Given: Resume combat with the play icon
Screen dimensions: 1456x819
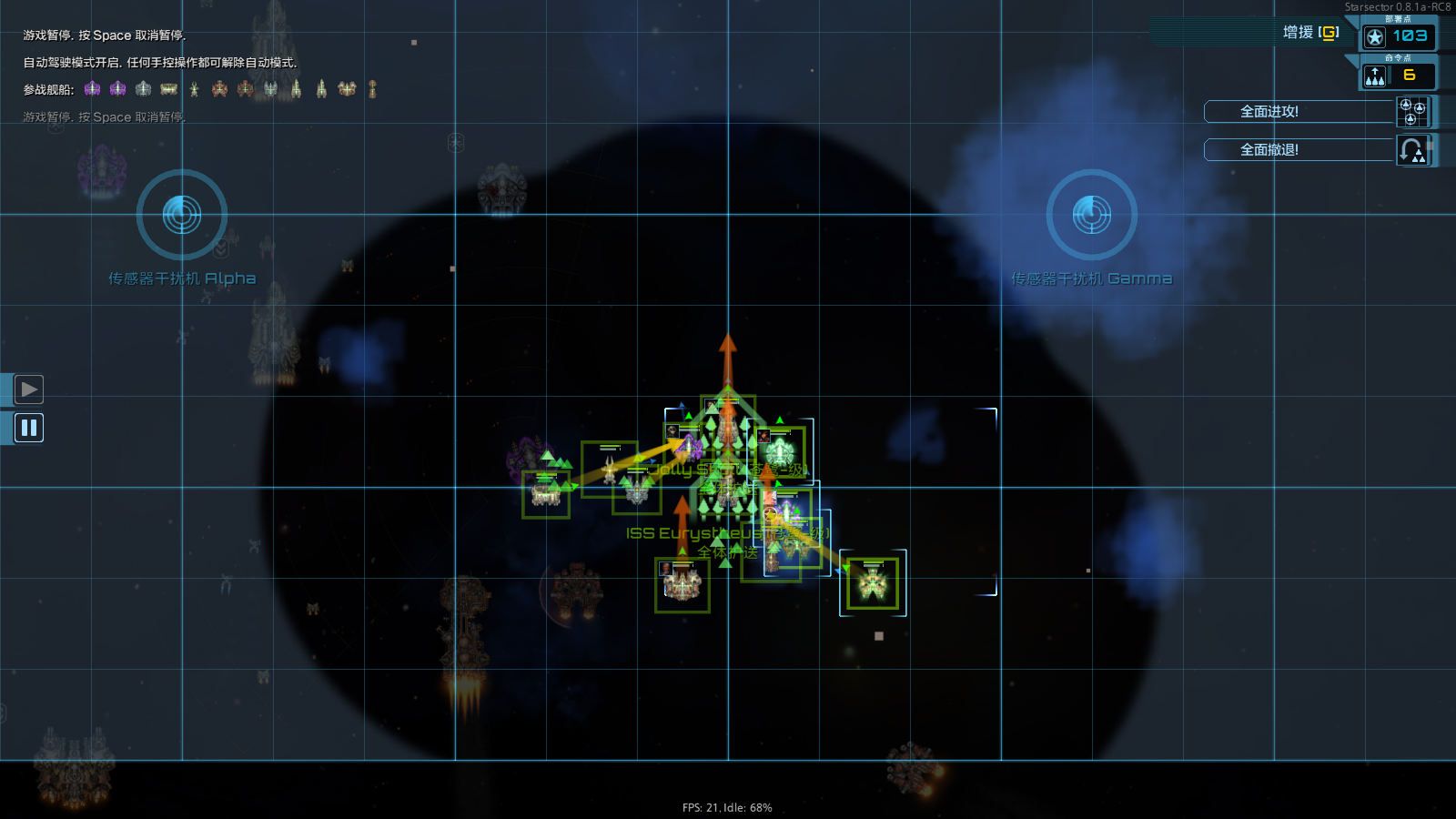Looking at the screenshot, I should click(28, 389).
